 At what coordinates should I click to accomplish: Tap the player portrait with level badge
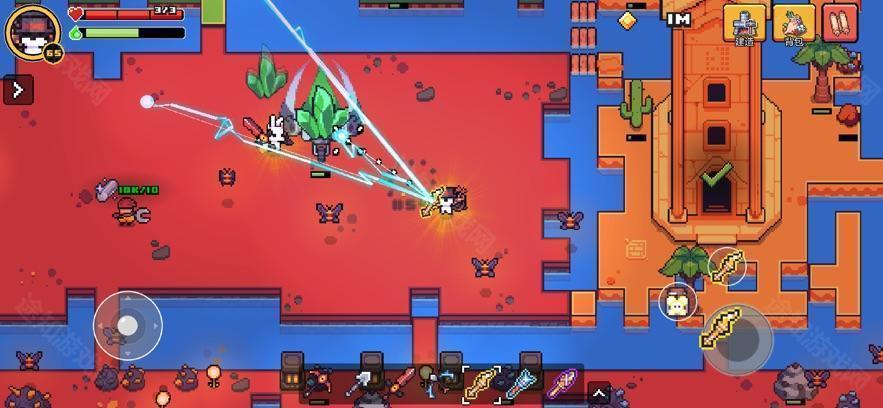(x=32, y=32)
